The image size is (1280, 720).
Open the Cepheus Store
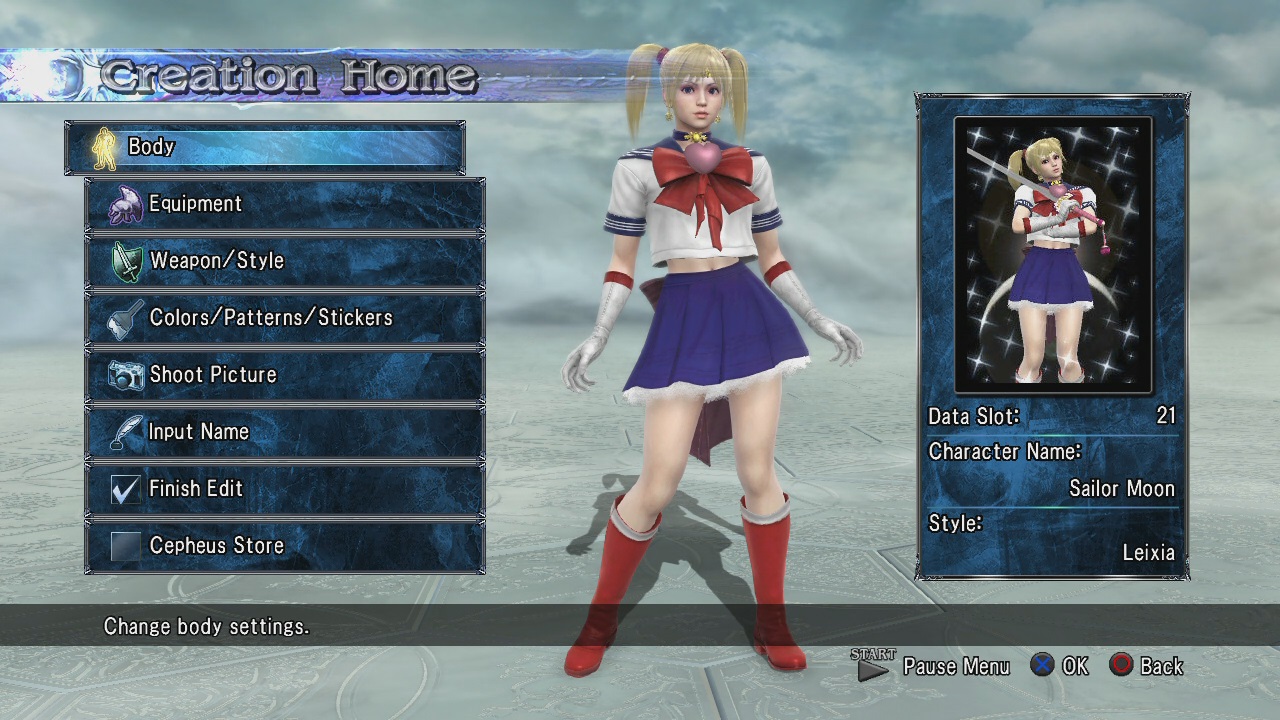click(285, 546)
